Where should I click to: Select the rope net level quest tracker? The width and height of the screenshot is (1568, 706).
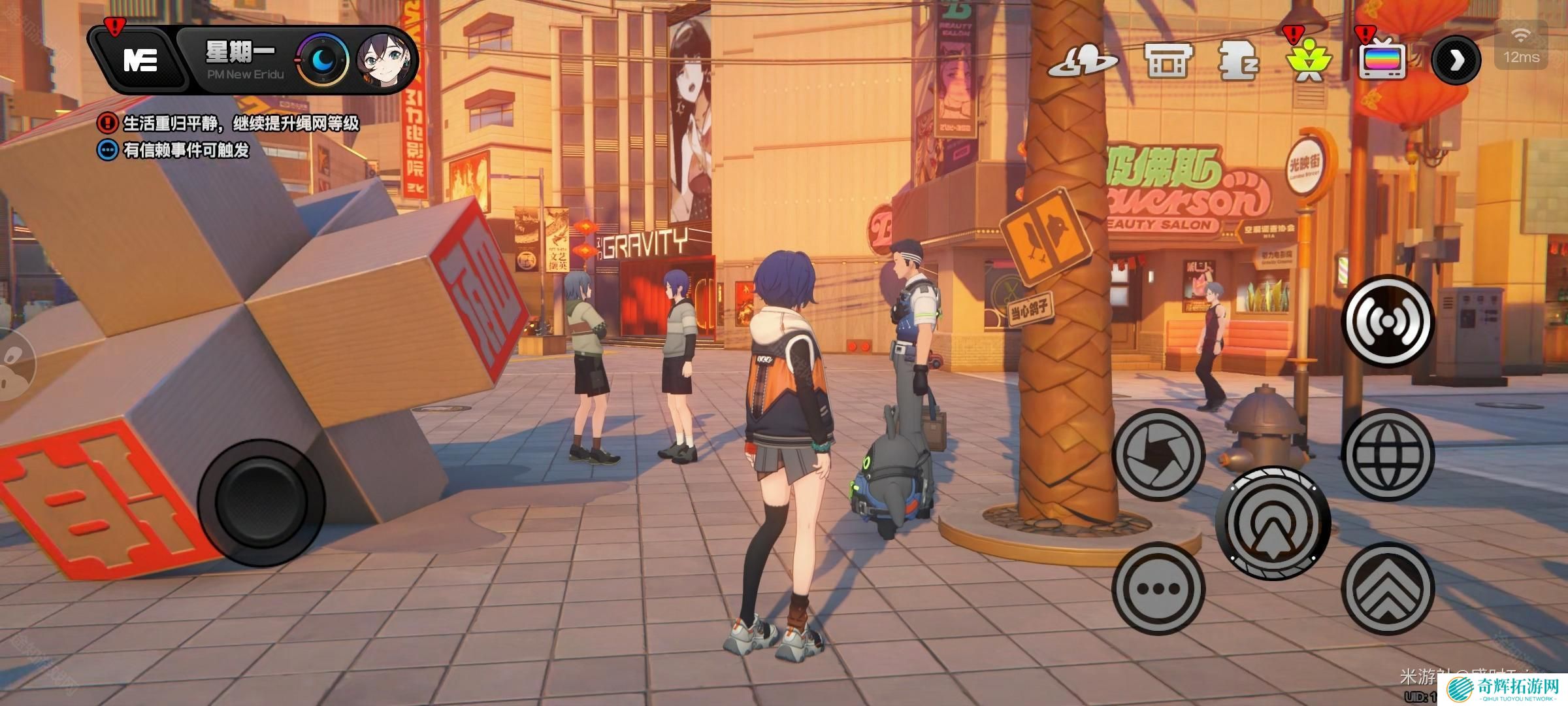(x=229, y=123)
